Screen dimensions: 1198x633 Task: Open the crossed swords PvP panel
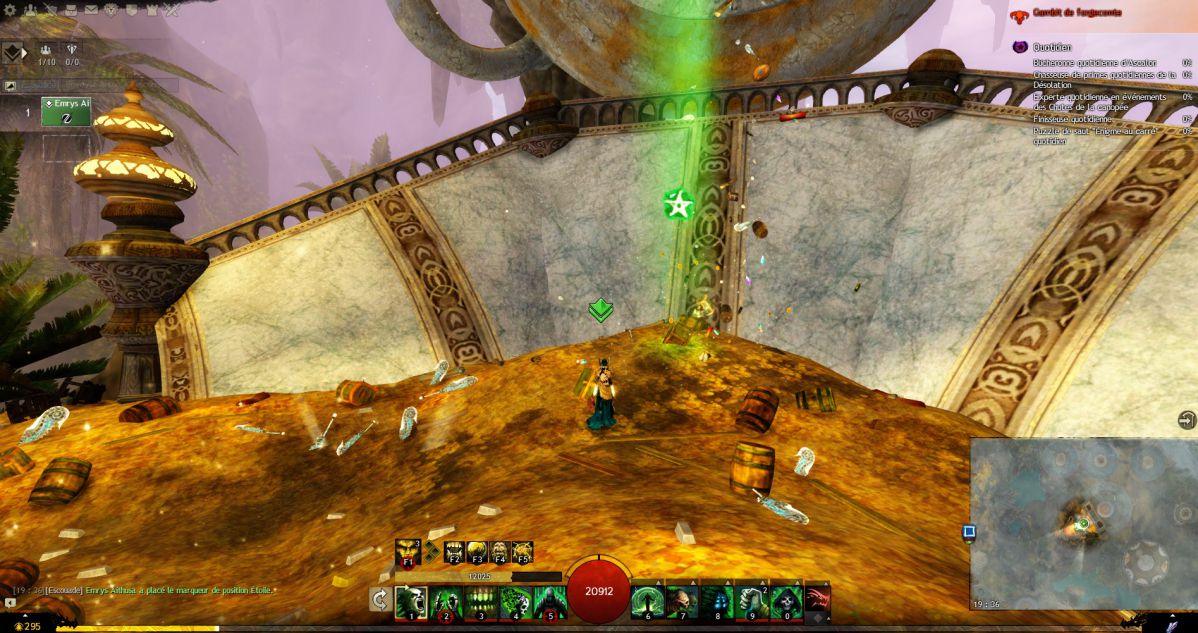171,10
